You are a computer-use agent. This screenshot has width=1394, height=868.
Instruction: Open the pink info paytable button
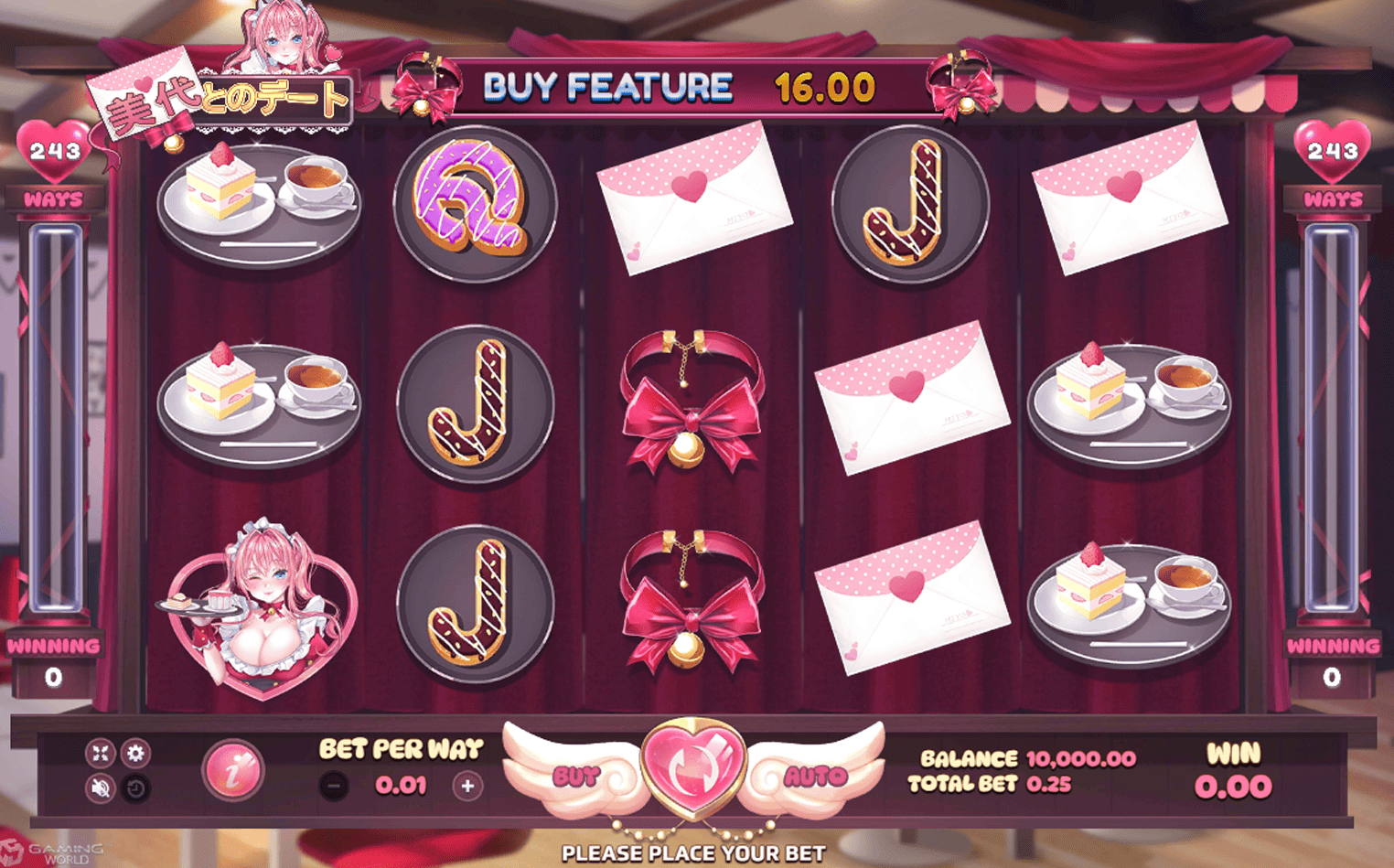click(233, 771)
